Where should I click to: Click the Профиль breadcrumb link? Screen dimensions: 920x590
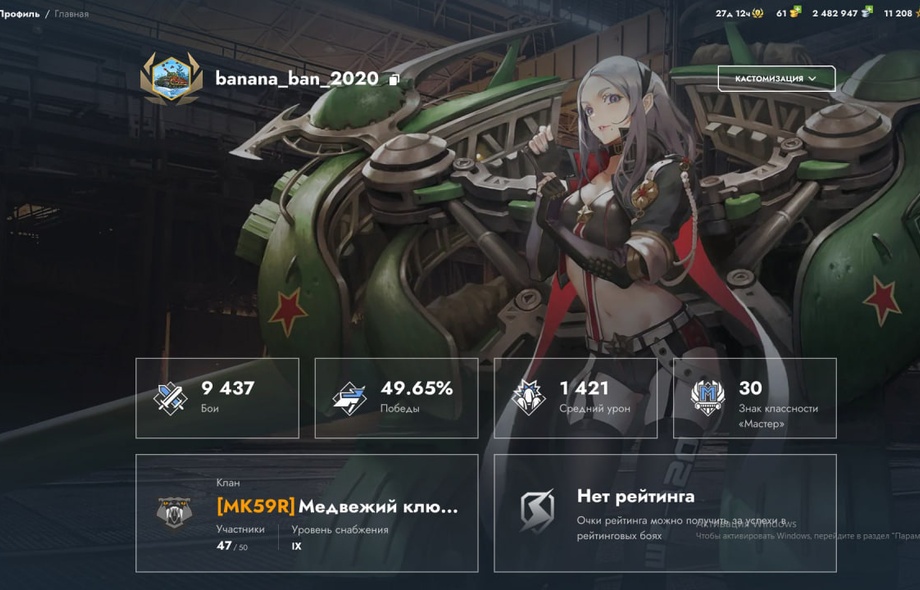21,14
